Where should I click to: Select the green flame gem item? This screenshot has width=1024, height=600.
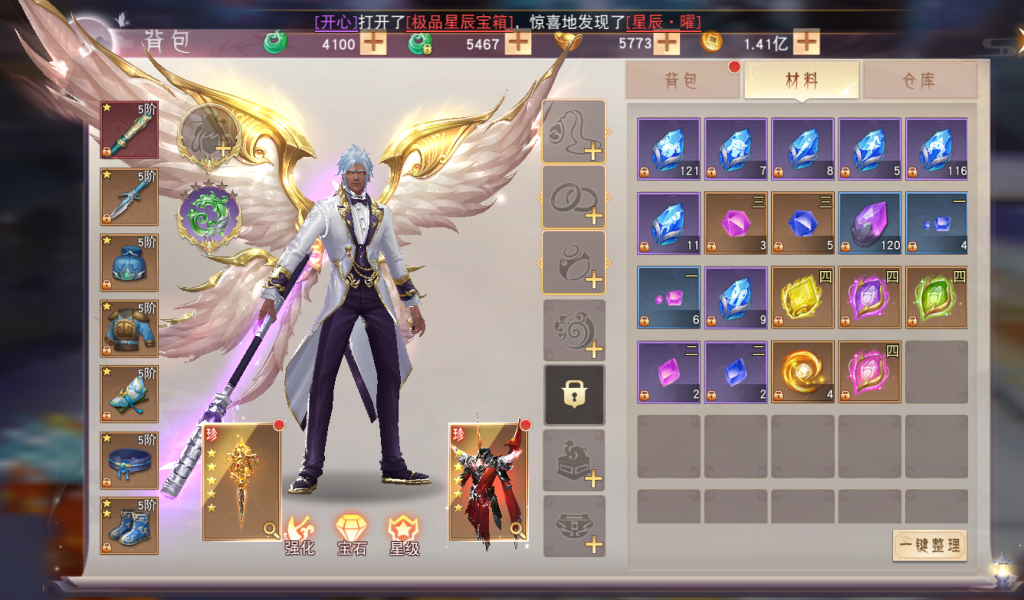(936, 297)
